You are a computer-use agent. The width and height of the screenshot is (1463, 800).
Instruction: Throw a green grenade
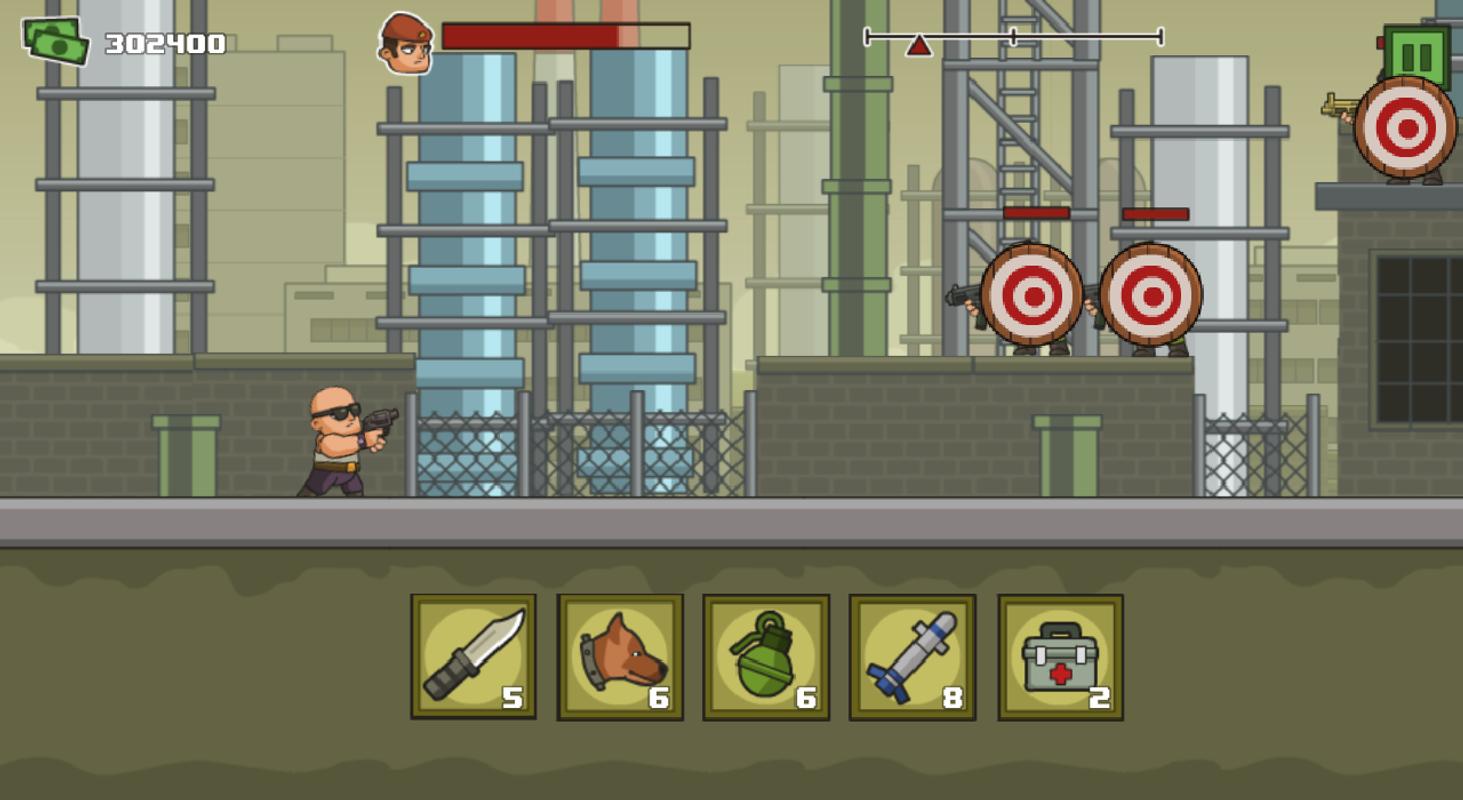click(766, 657)
